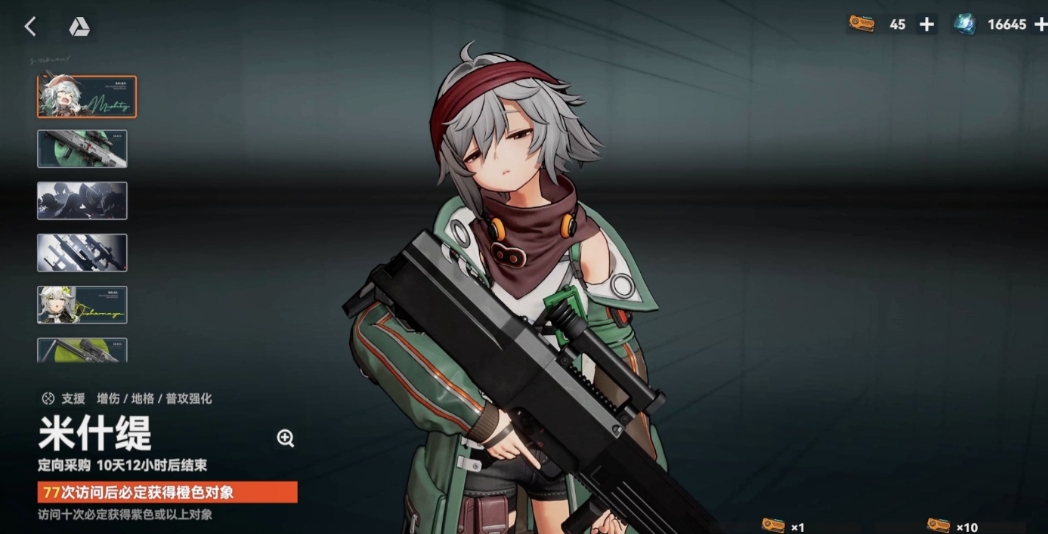
Task: Perform a single ×1 access pull
Action: 784,526
